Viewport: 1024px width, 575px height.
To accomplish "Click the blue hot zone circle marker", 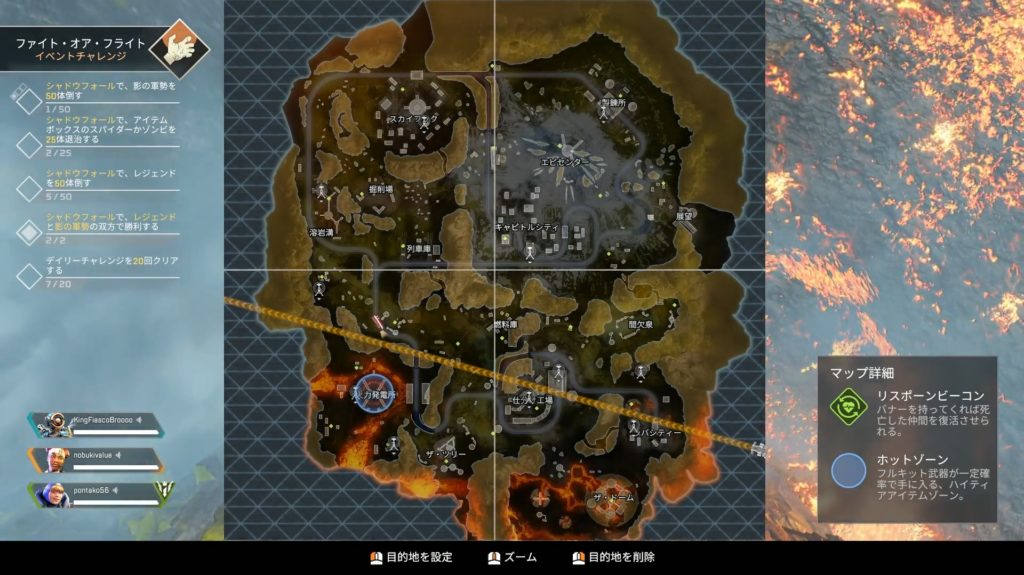I will [372, 394].
